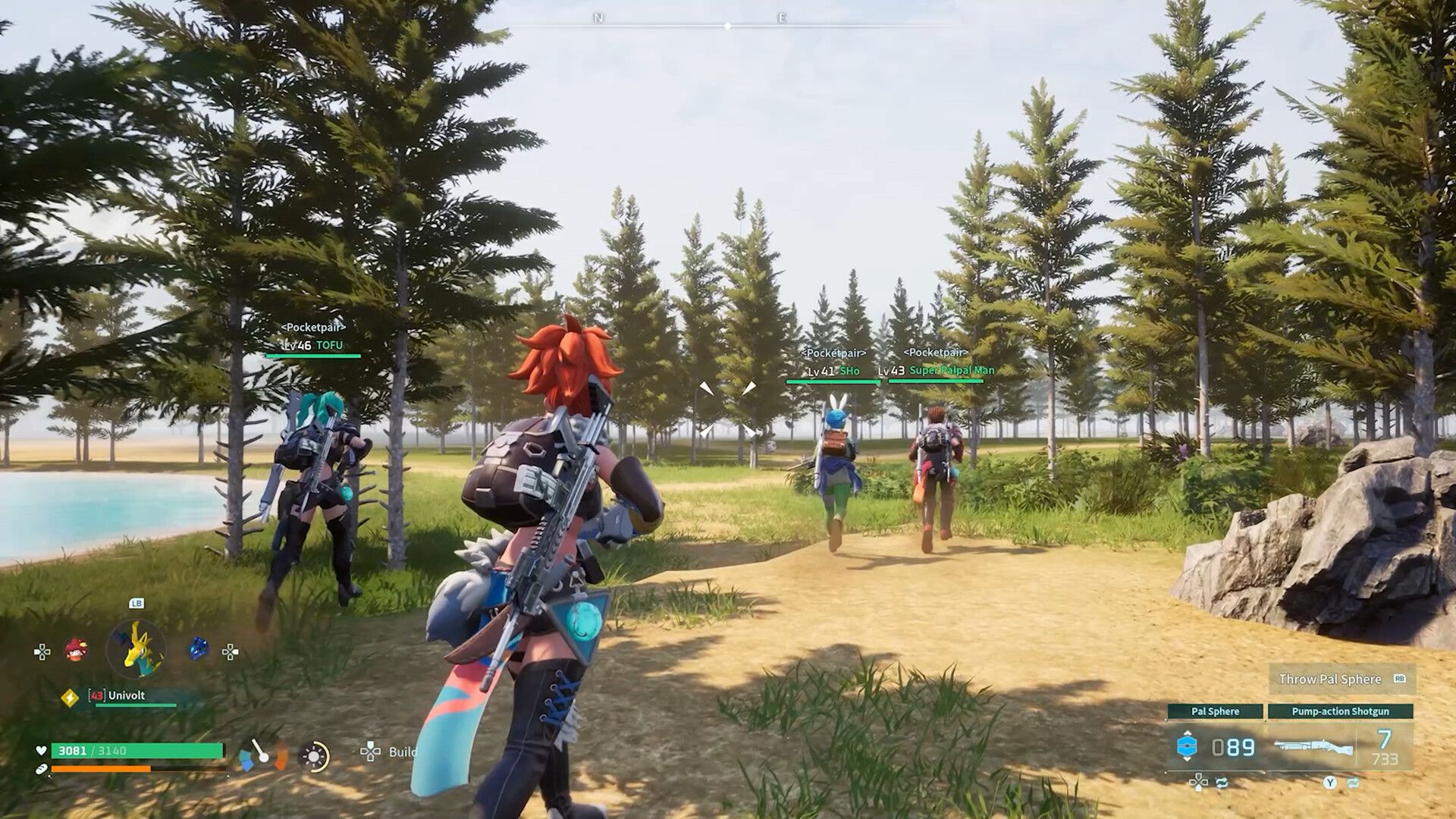Select the blue pal icon right of Univolt
Image resolution: width=1456 pixels, height=819 pixels.
[198, 647]
